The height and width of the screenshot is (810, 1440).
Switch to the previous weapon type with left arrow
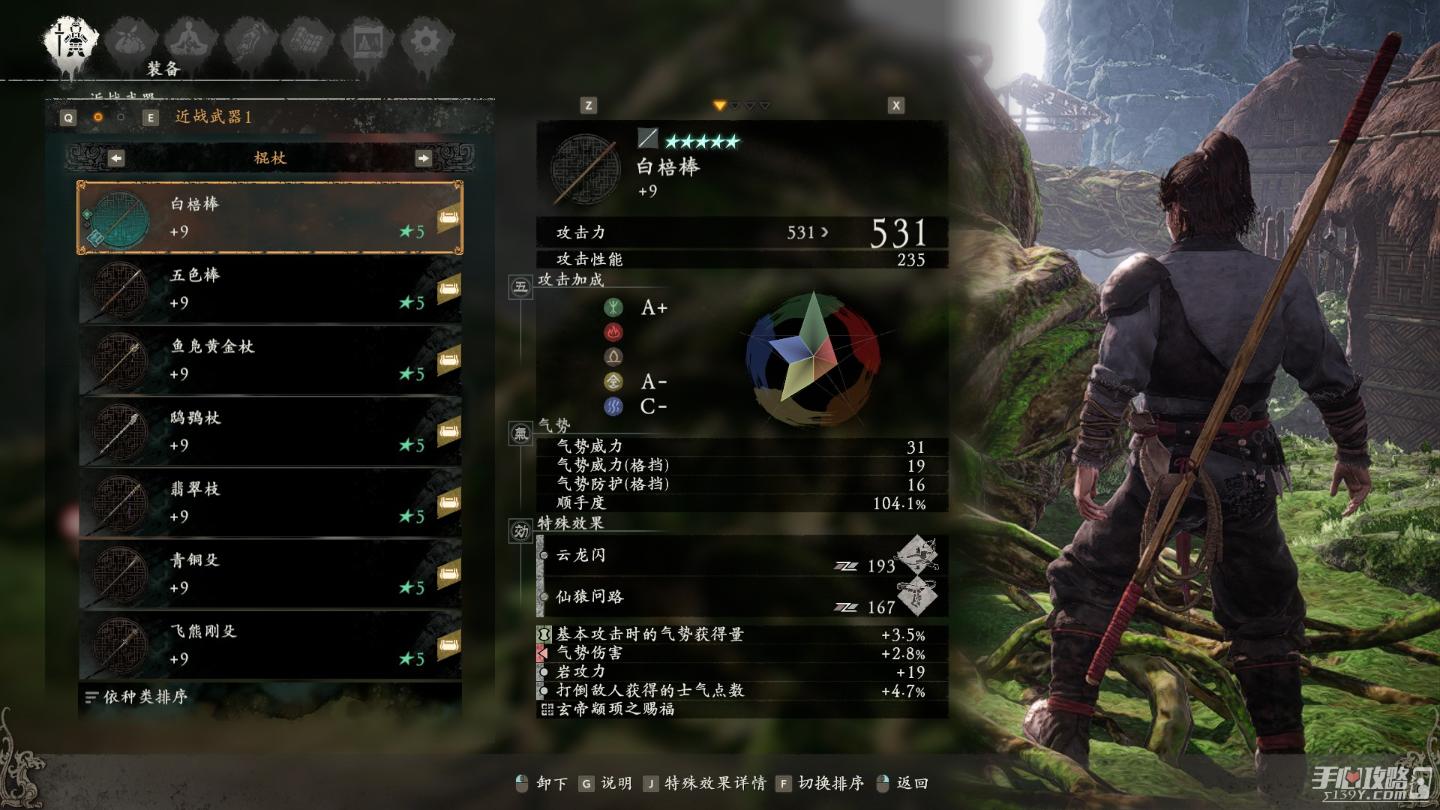[116, 158]
